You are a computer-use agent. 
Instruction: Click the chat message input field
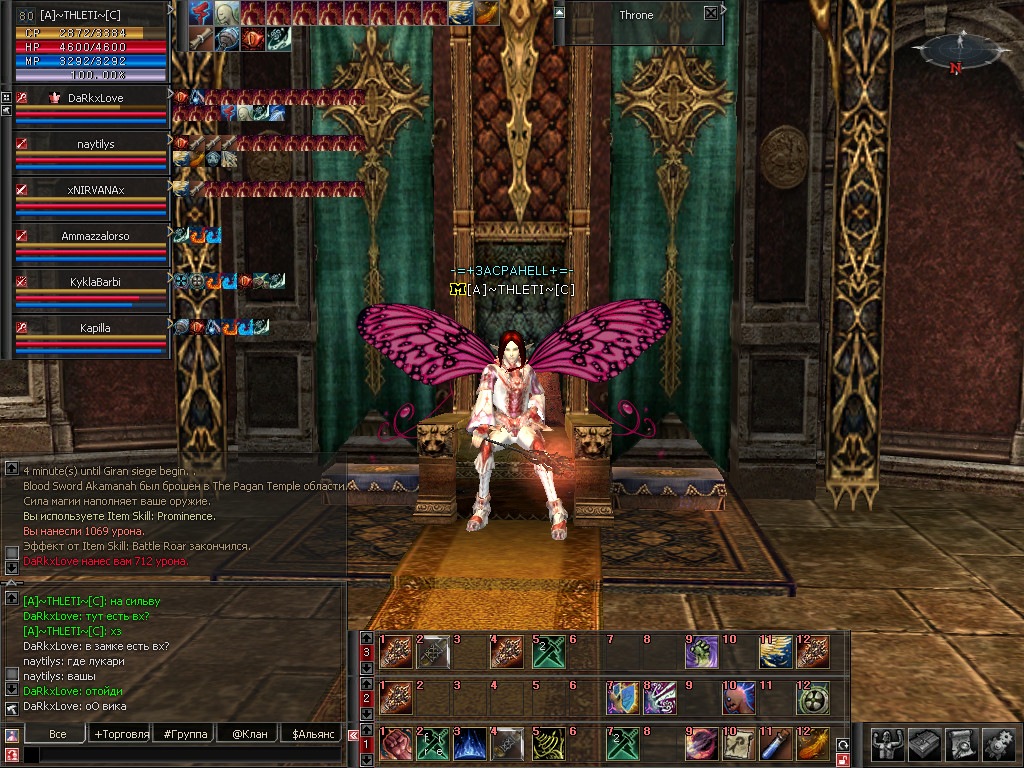(180, 755)
